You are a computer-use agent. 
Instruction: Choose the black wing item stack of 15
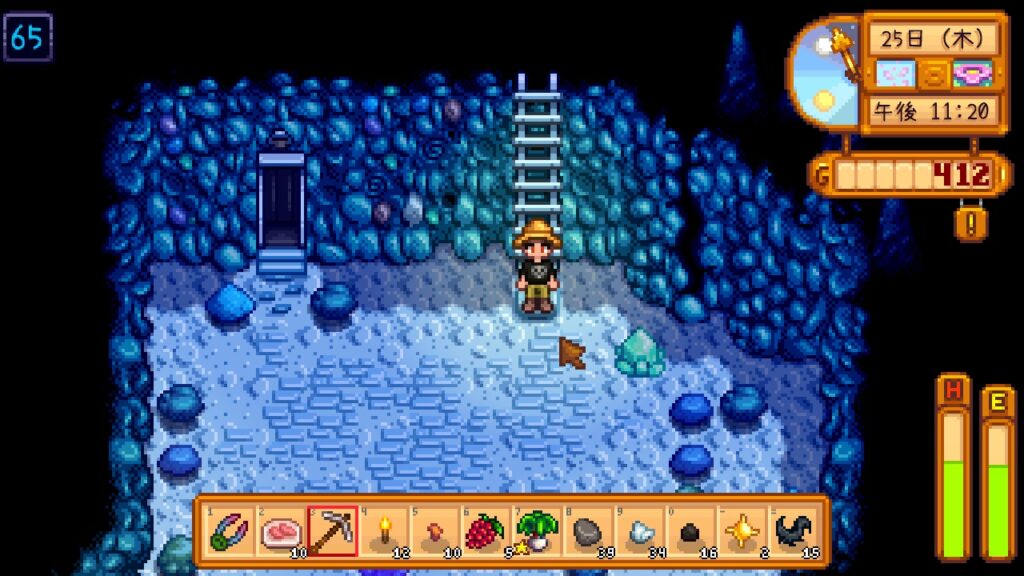795,530
